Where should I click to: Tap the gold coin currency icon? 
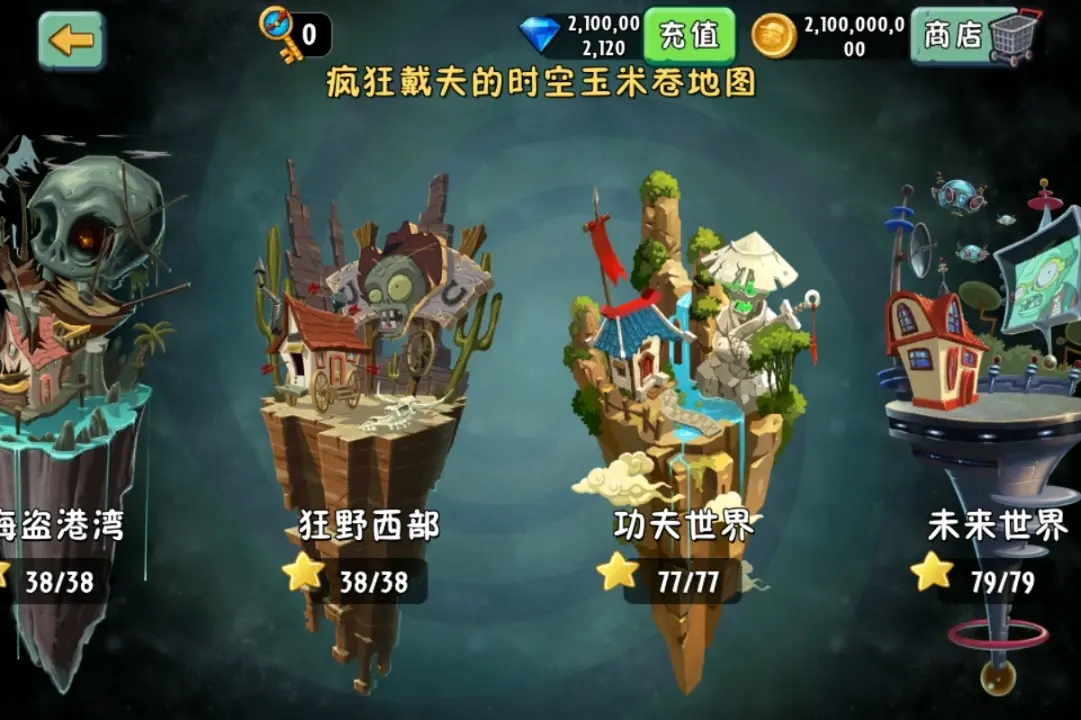(774, 36)
